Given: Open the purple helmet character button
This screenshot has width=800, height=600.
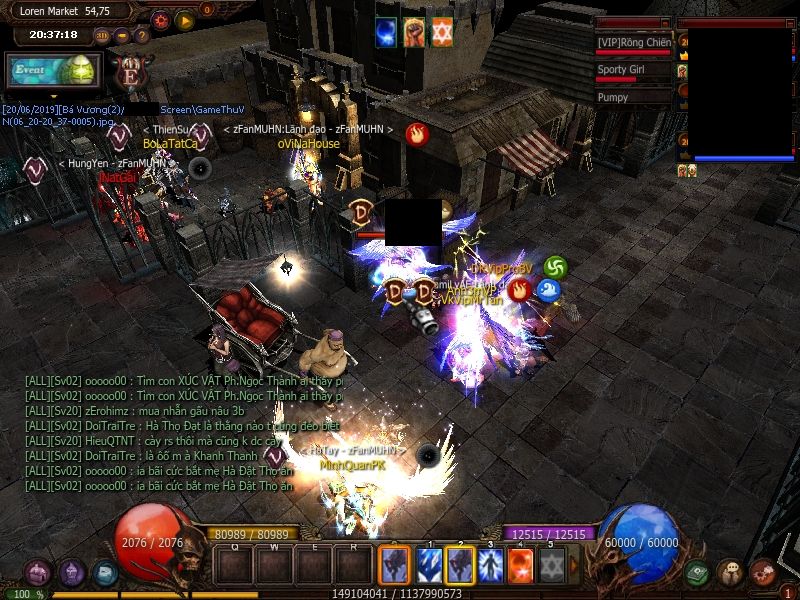Looking at the screenshot, I should (x=72, y=573).
